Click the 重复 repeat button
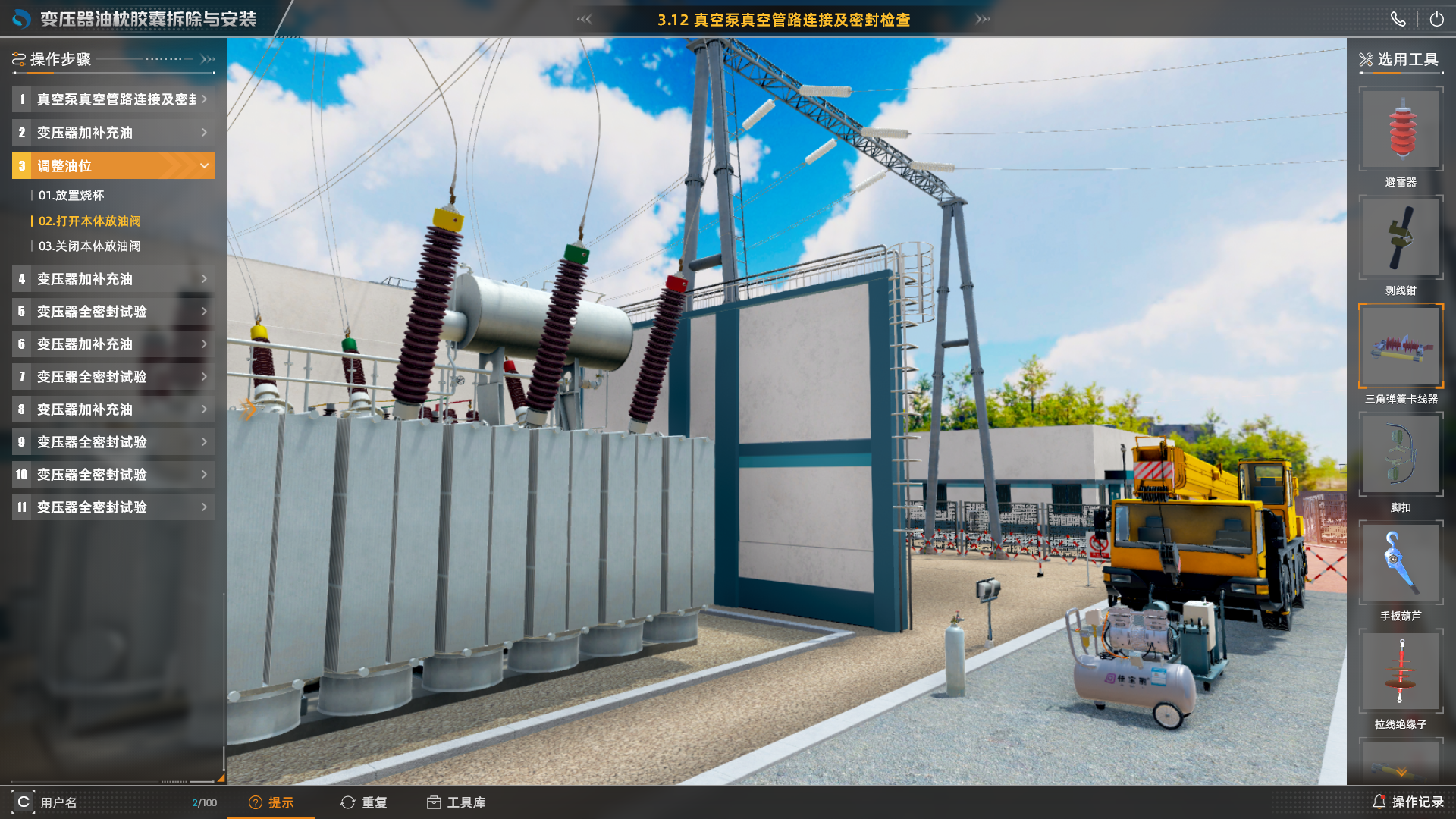 click(x=364, y=802)
